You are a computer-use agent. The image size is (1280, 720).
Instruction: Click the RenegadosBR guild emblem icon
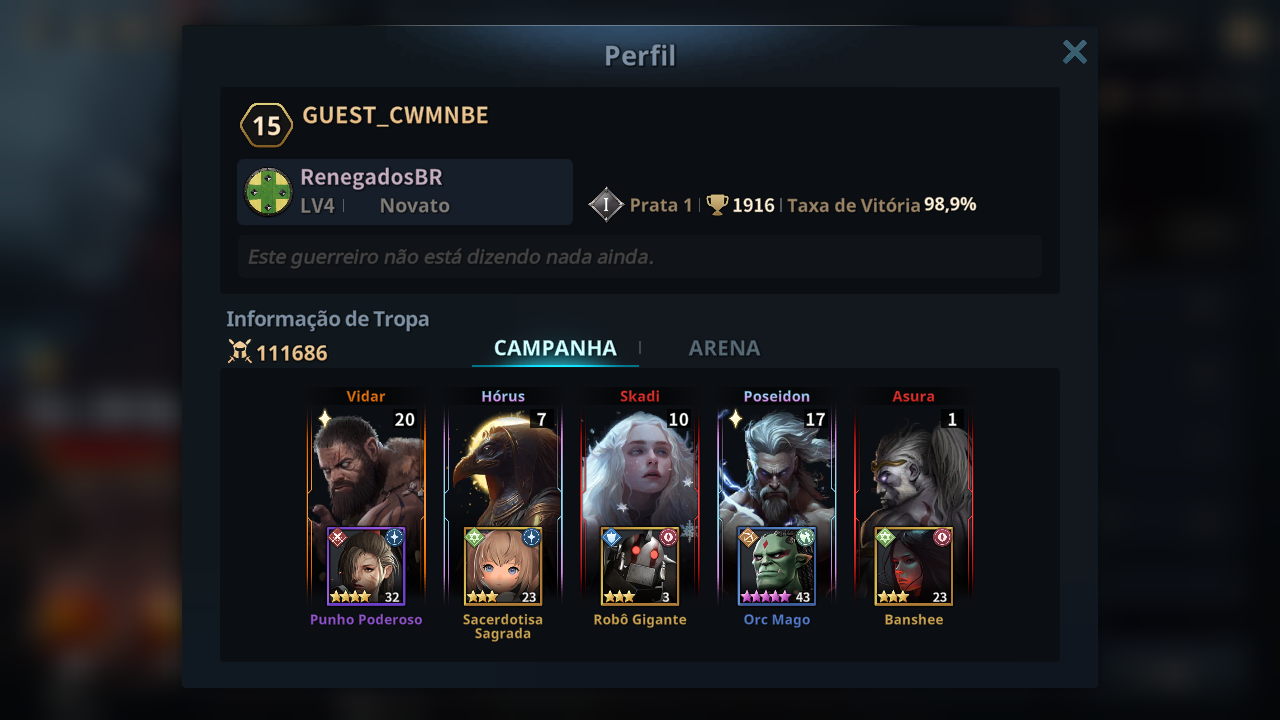point(266,191)
